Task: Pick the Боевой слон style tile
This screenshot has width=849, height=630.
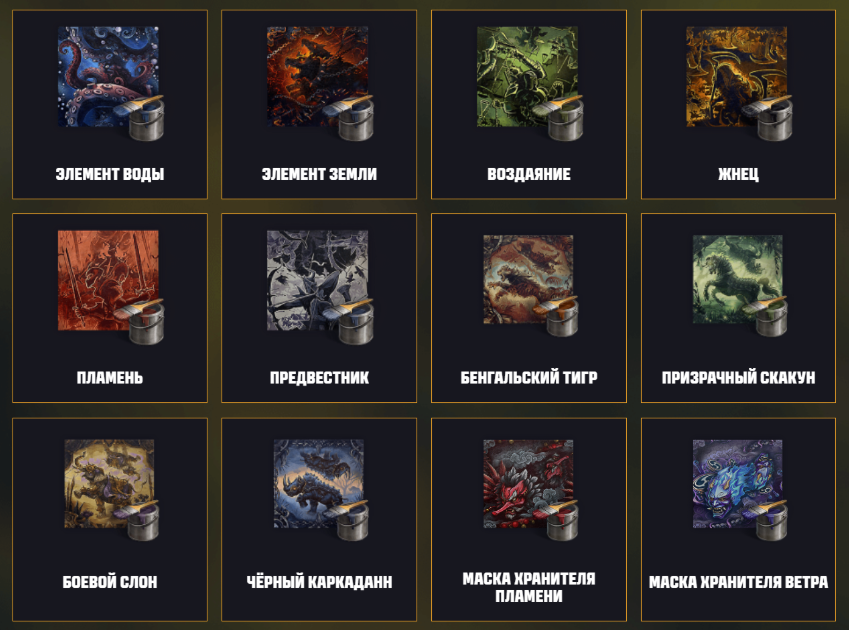Action: tap(109, 518)
